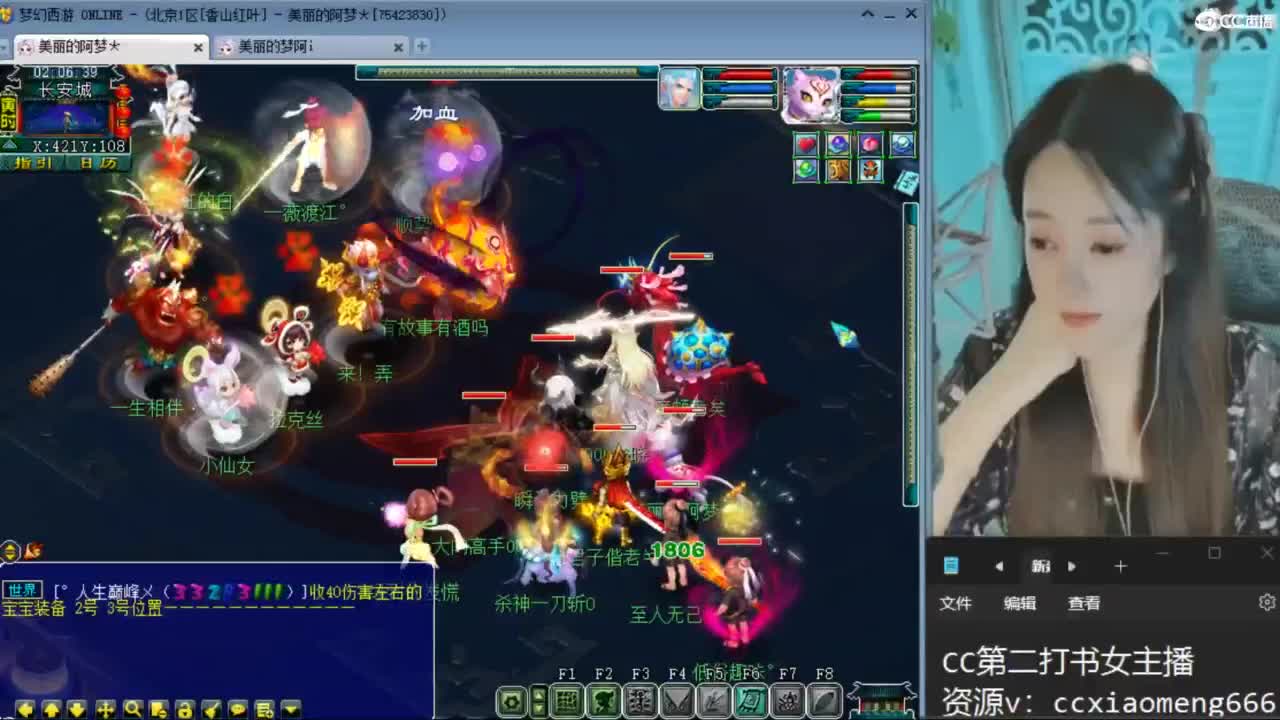This screenshot has width=1280, height=720.
Task: Click the up stepper arrow beside the settings gear
Action: click(540, 694)
